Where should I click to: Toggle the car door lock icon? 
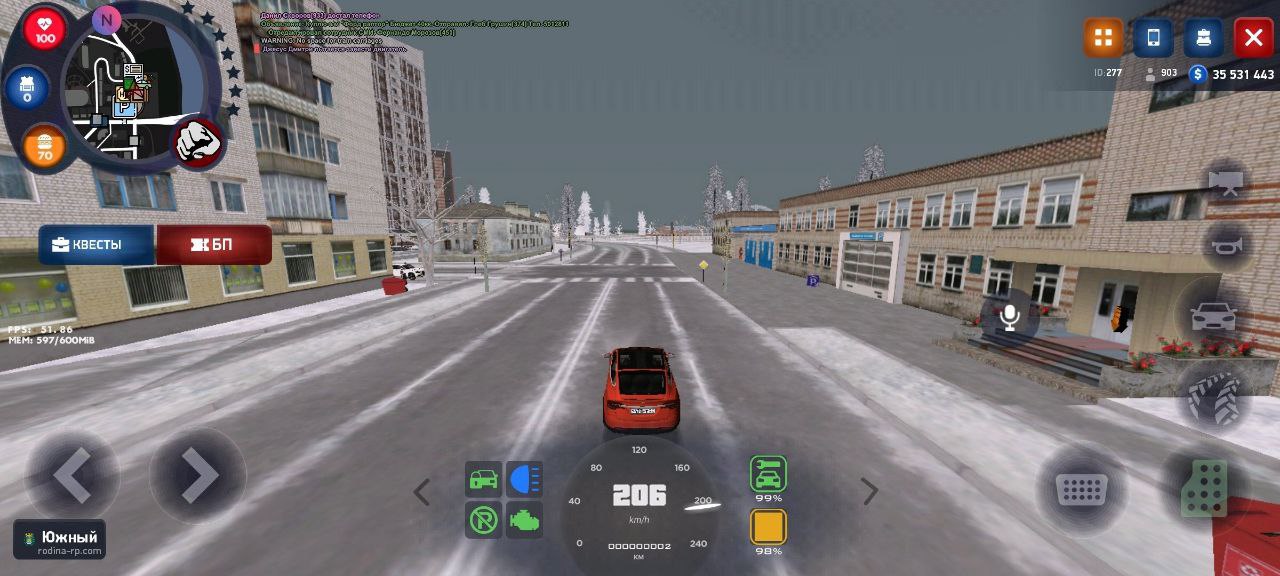pos(484,479)
